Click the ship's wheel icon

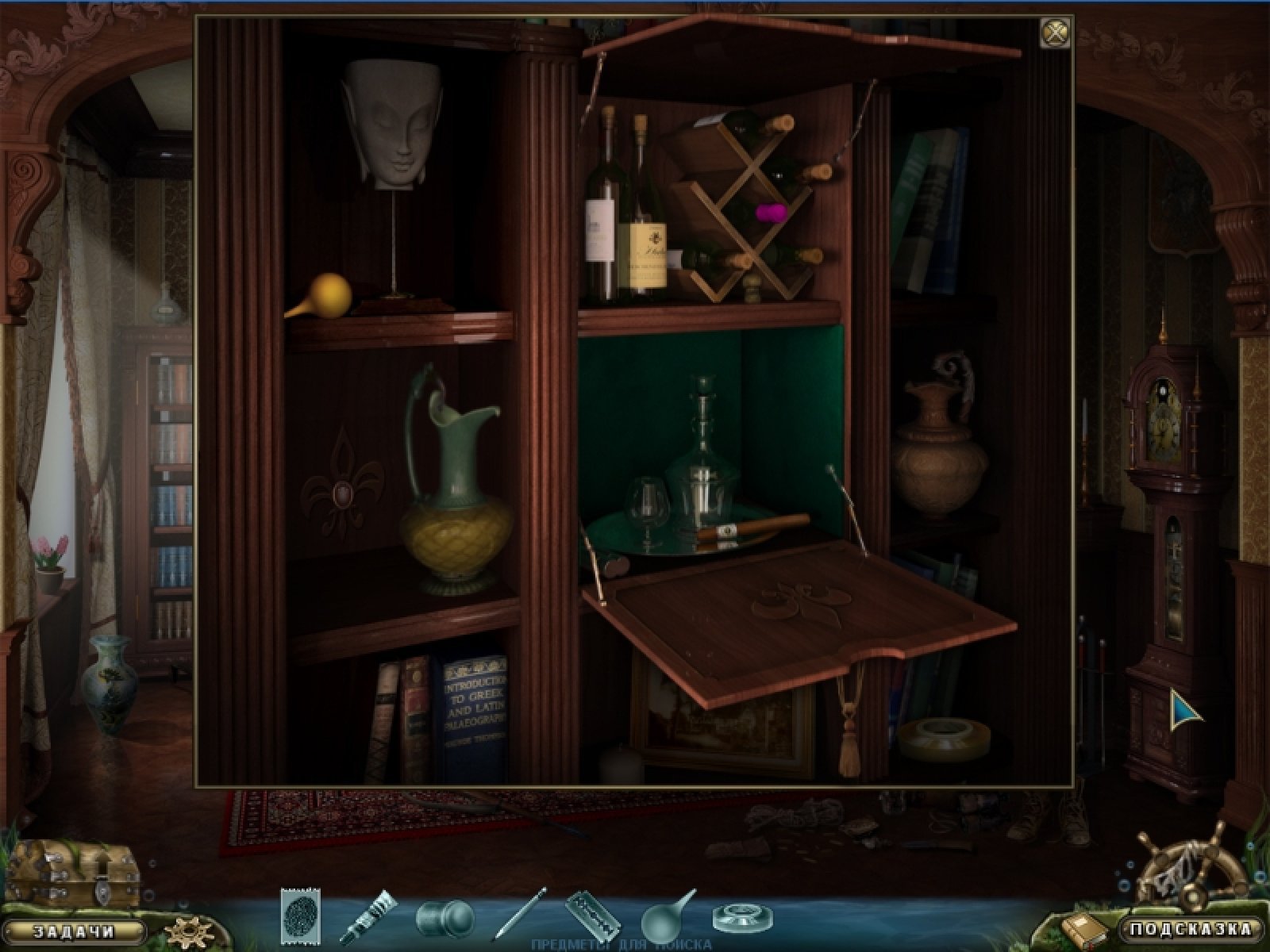point(1183,869)
